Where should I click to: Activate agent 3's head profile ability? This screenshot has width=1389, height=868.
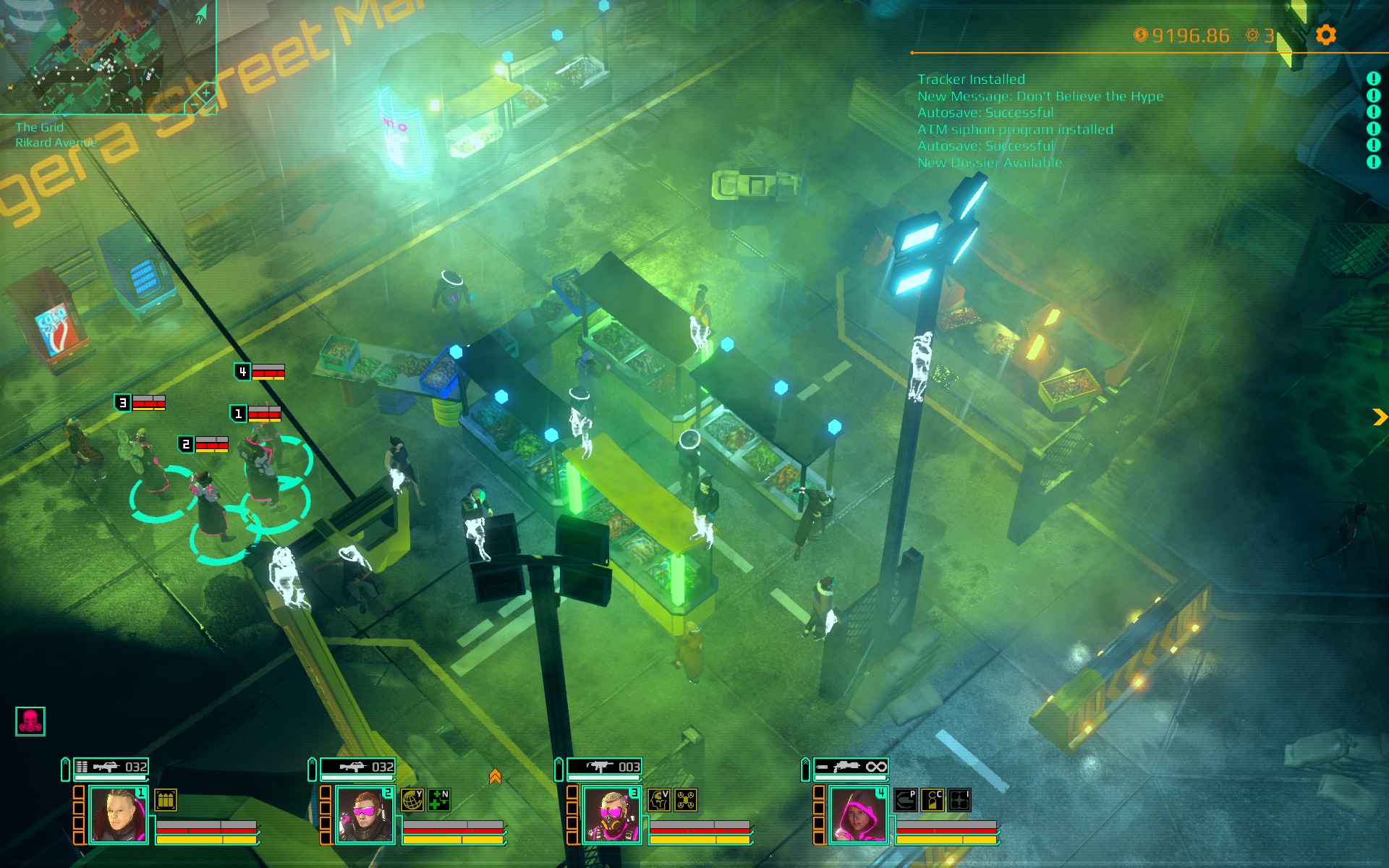tap(659, 800)
